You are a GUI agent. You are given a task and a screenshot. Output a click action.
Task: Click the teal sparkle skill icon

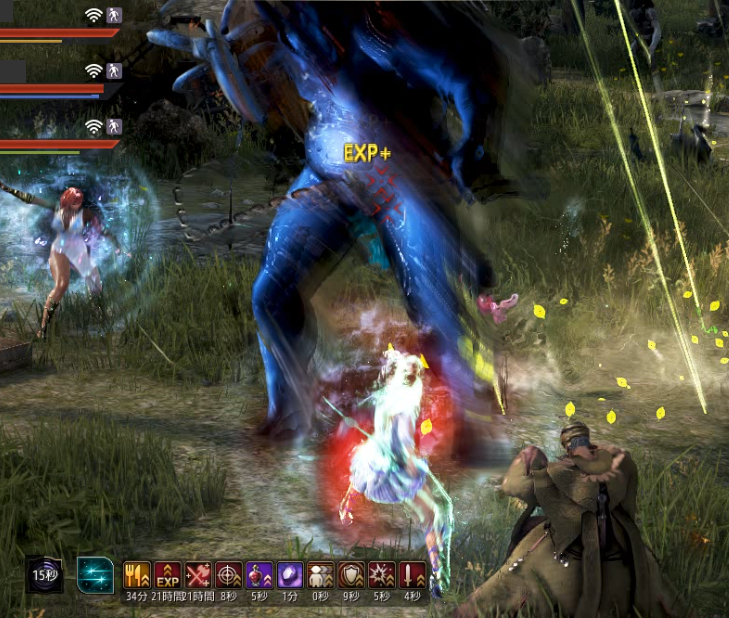pyautogui.click(x=95, y=574)
